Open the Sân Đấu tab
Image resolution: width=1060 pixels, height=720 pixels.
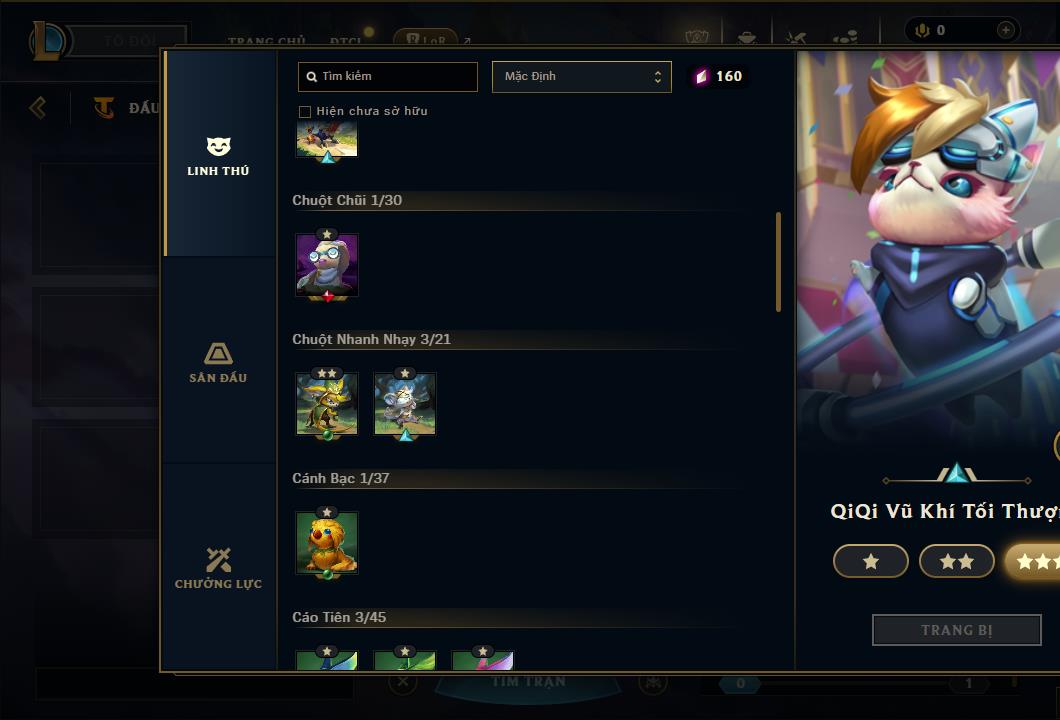tap(218, 363)
